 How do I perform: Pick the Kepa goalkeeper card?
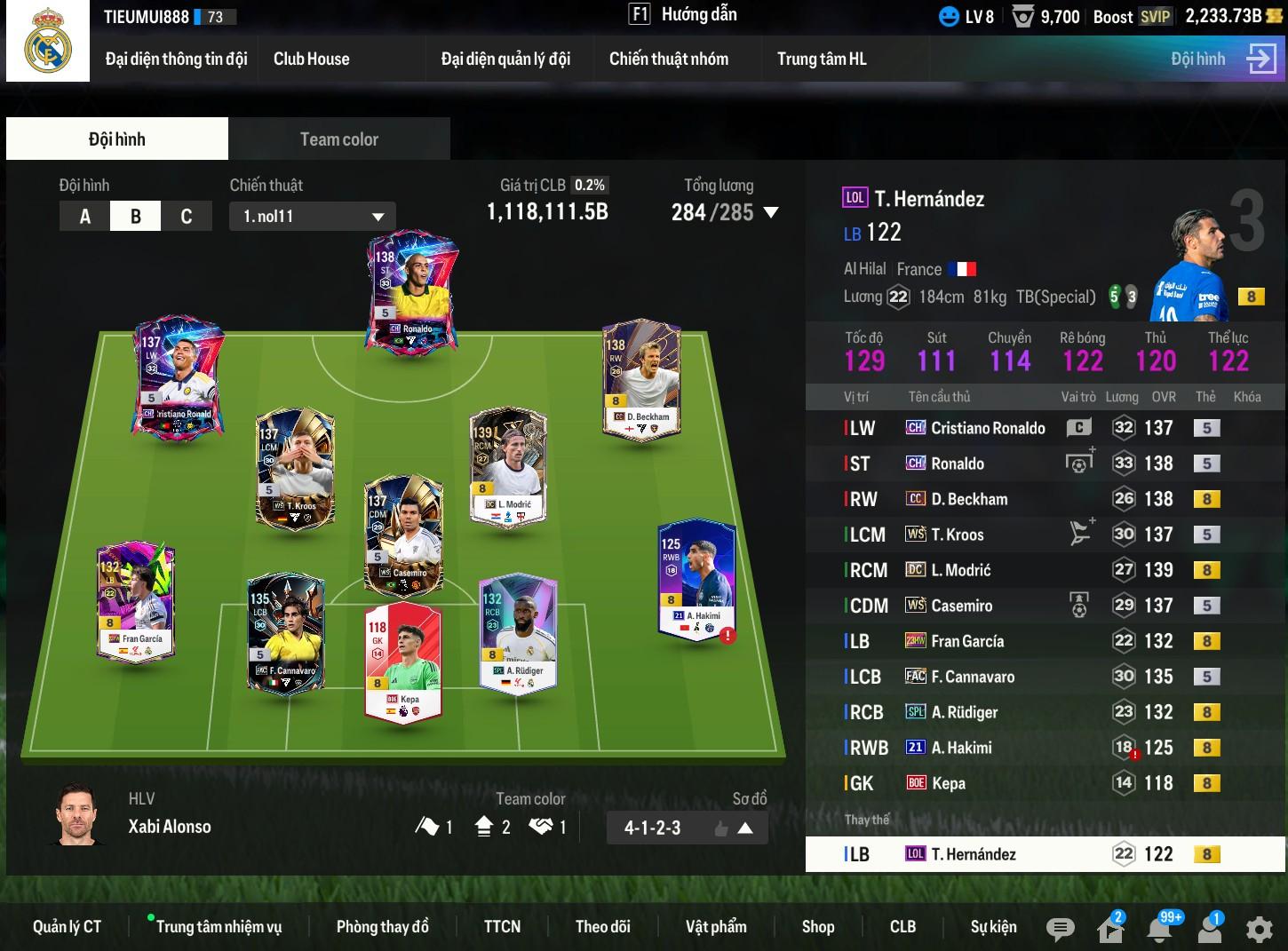click(403, 662)
